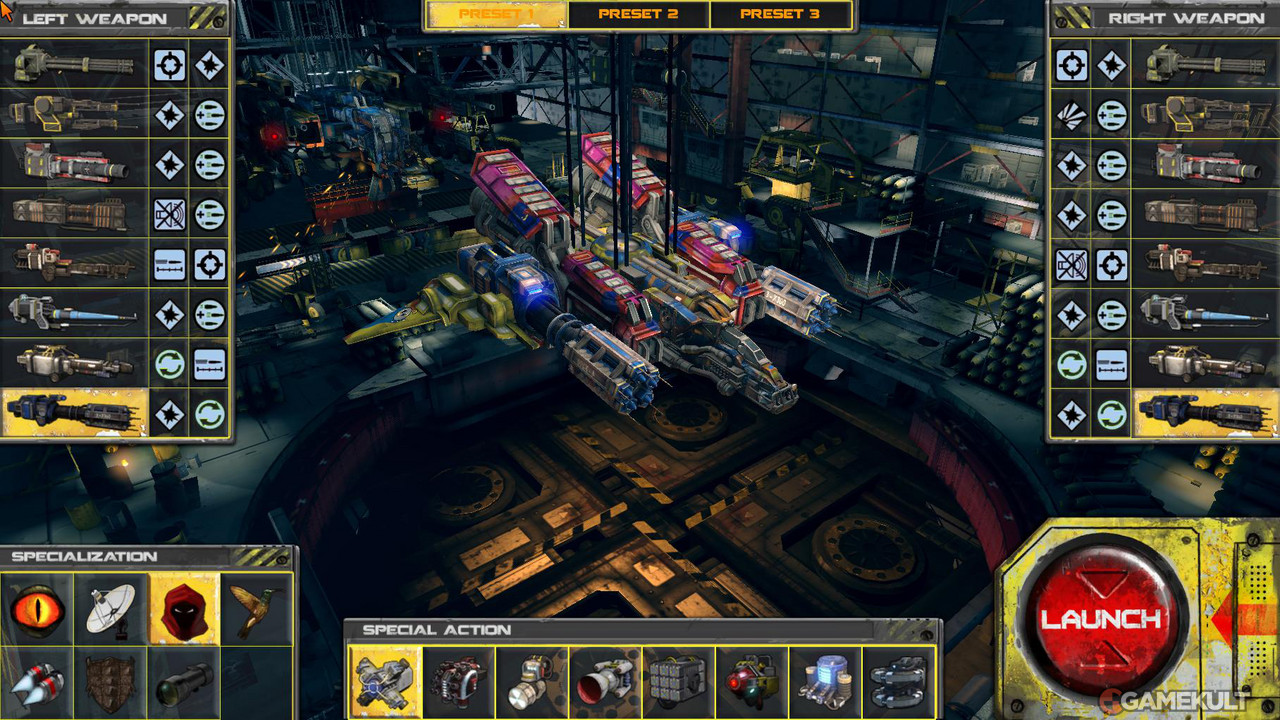Switch to Preset 1 loadout
Viewport: 1280px width, 720px height.
click(x=496, y=15)
